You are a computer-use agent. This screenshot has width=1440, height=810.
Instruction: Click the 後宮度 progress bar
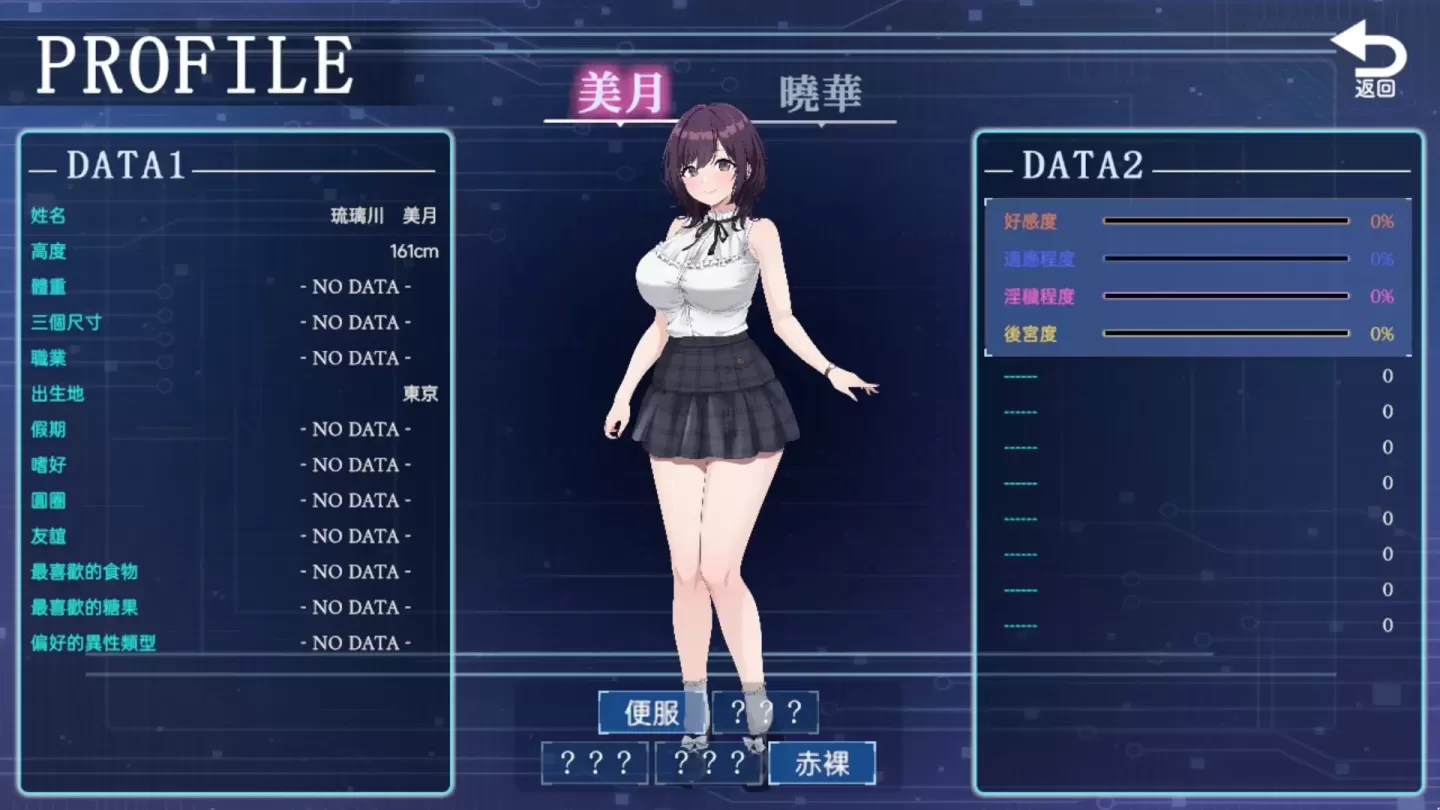pos(1225,331)
